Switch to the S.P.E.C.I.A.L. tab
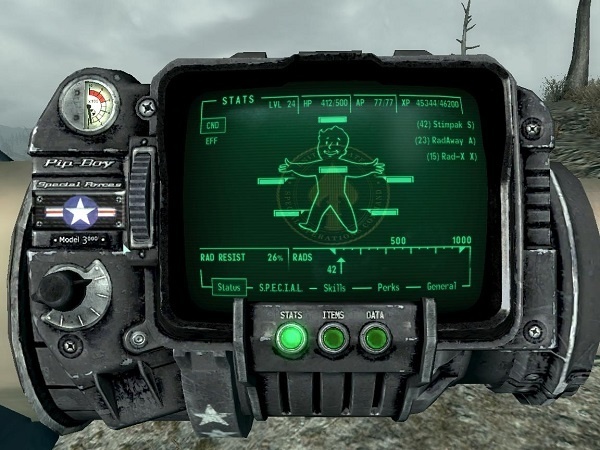Image resolution: width=600 pixels, height=450 pixels. click(x=281, y=287)
